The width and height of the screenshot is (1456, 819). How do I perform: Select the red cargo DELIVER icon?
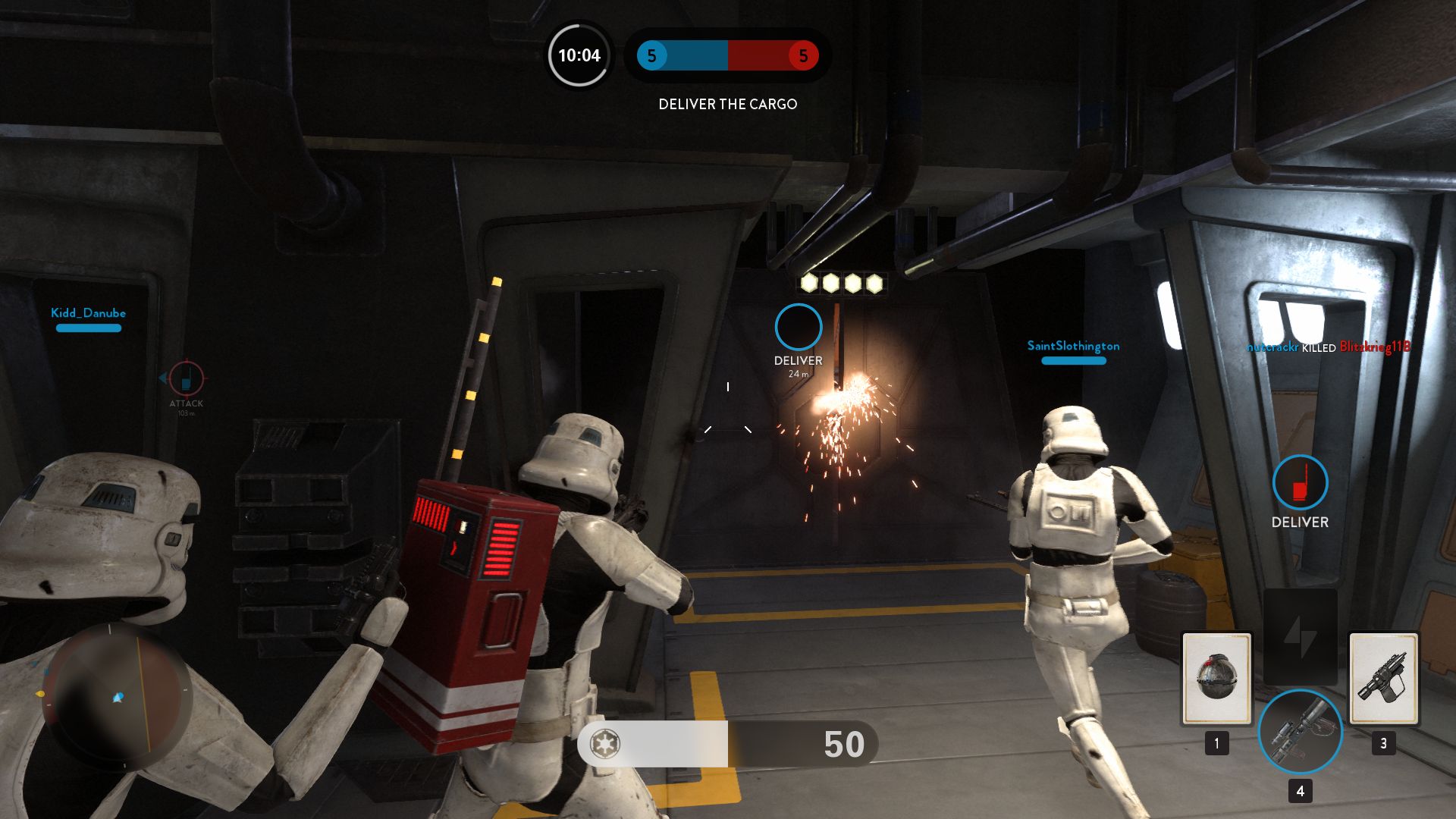point(1300,482)
